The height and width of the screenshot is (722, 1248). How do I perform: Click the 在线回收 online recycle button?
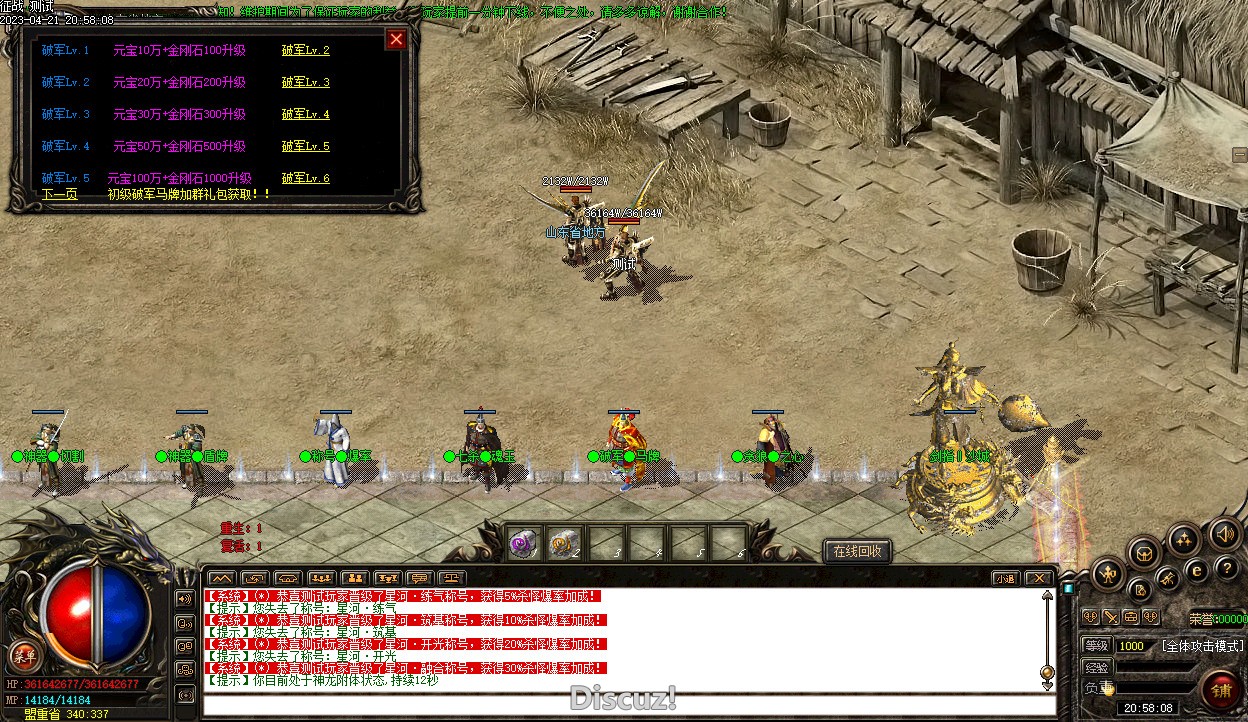tap(857, 551)
